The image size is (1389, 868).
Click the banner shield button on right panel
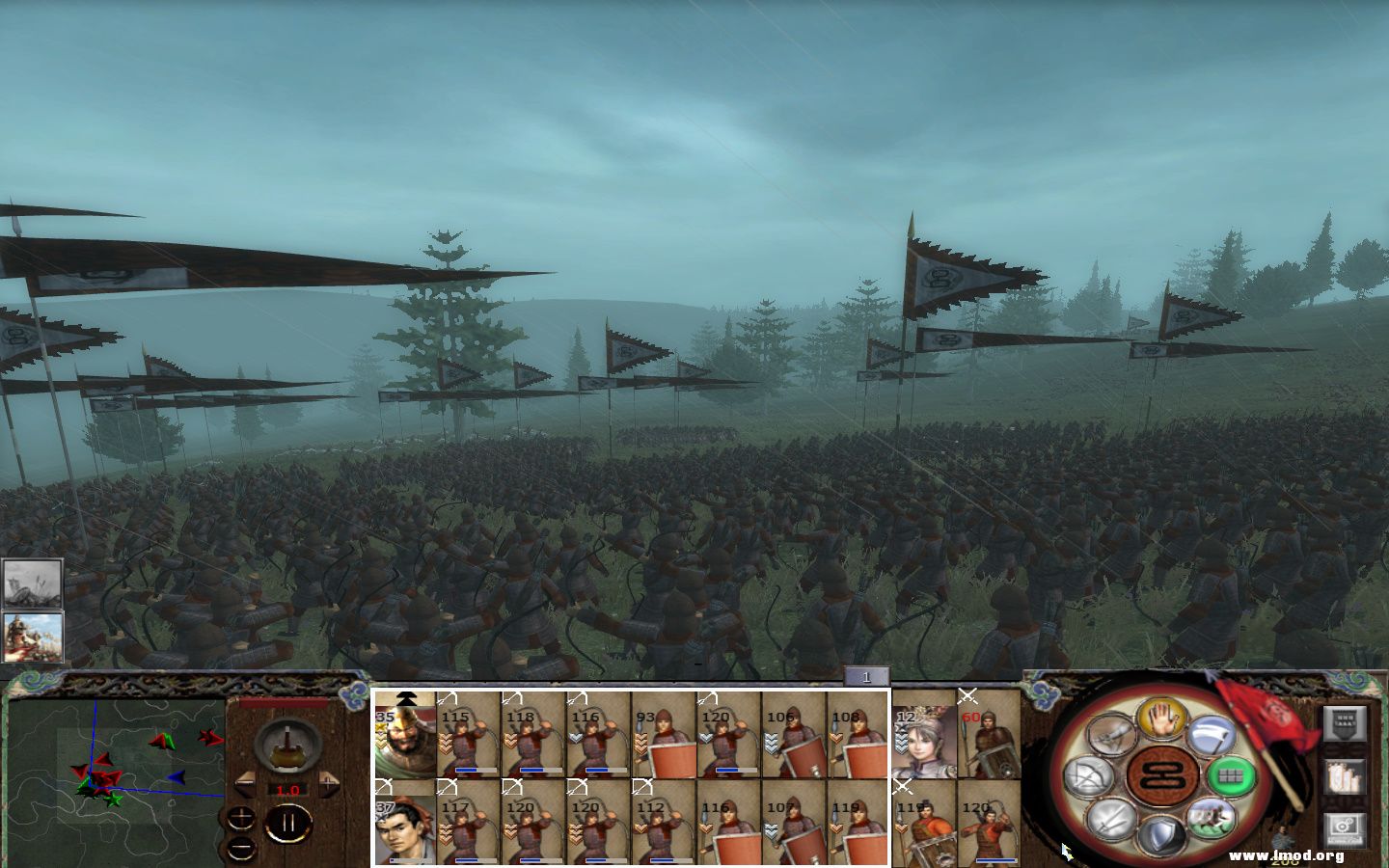[1344, 723]
